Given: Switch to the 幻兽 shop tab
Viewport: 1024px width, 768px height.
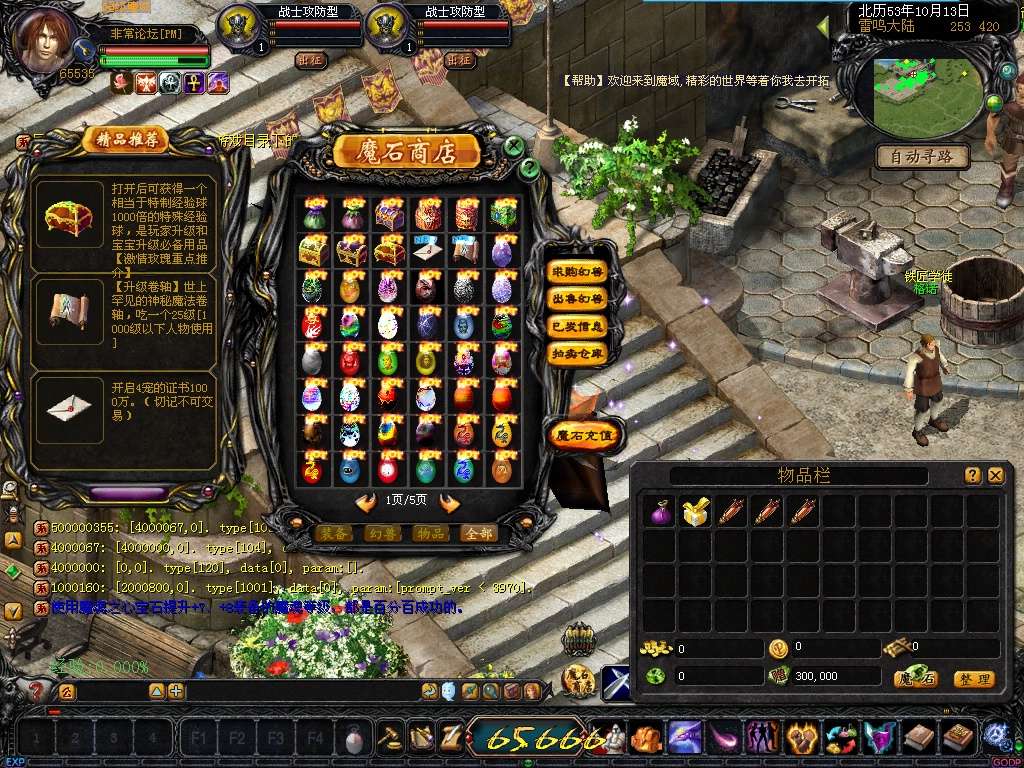Looking at the screenshot, I should pyautogui.click(x=382, y=533).
